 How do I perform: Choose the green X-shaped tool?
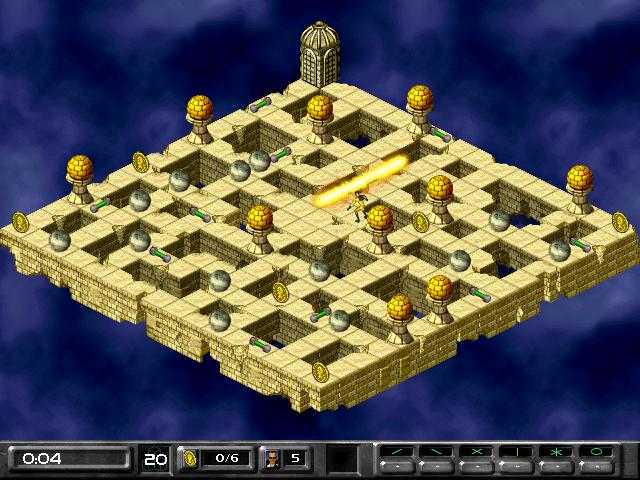point(477,452)
